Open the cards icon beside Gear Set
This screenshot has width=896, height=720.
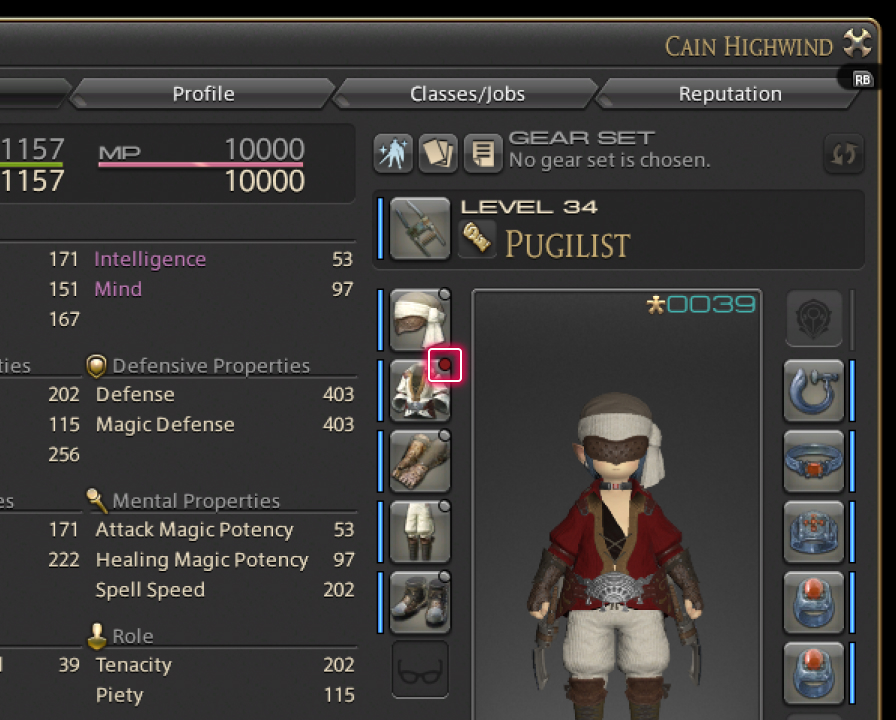click(438, 154)
